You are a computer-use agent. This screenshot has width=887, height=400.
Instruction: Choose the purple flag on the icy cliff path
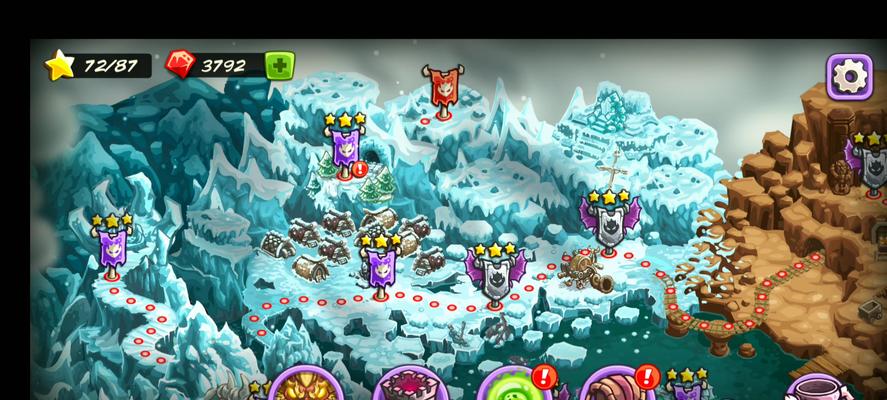click(x=111, y=245)
